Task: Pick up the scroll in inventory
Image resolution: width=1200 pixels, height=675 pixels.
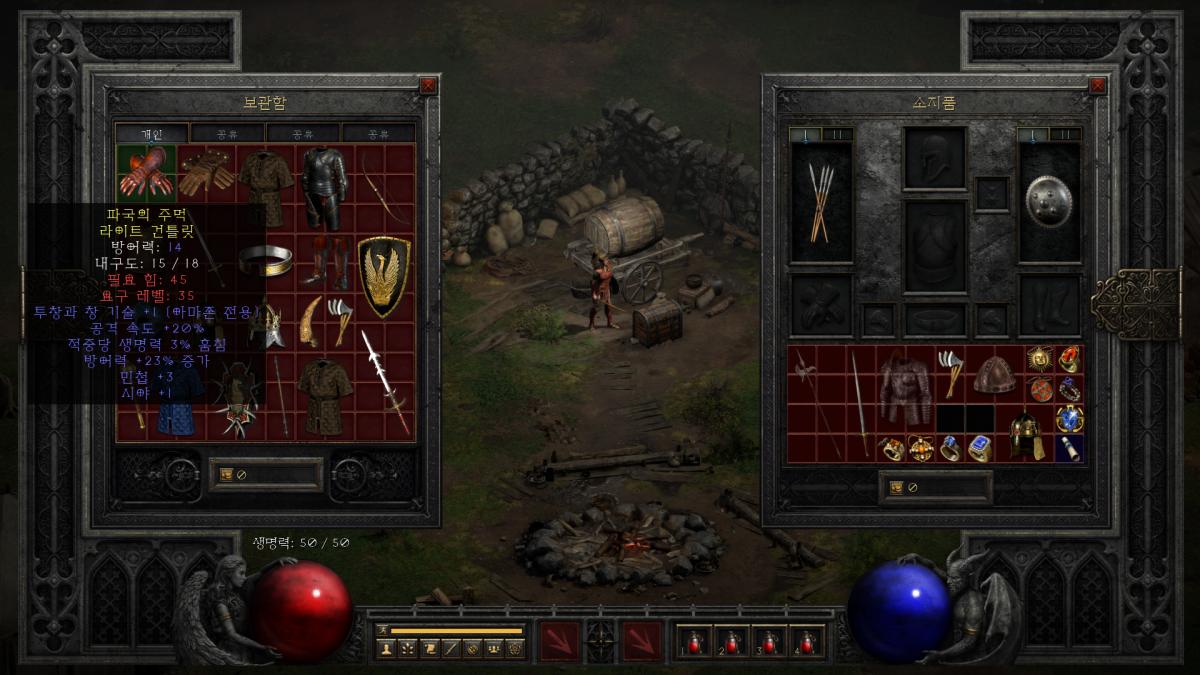Action: 1068,448
